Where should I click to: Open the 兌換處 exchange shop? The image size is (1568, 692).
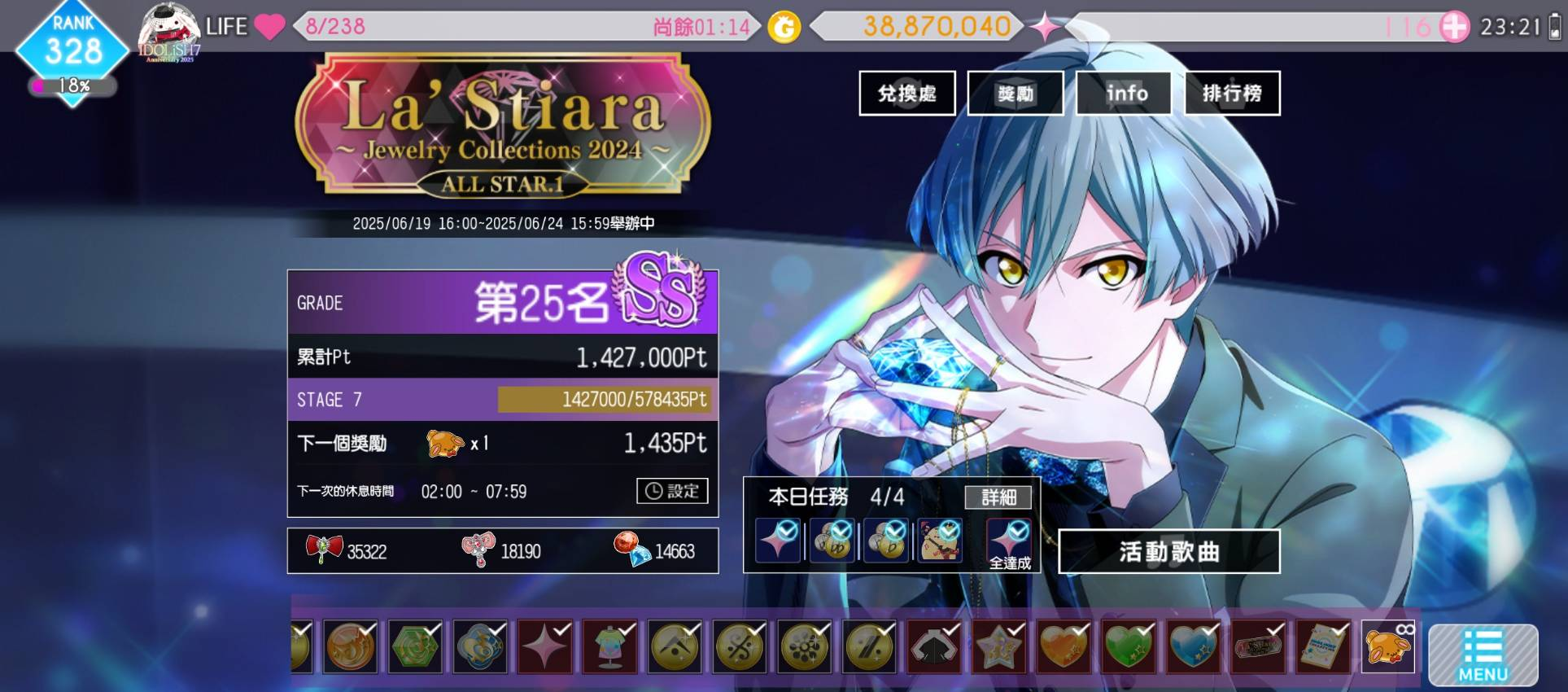click(x=906, y=94)
